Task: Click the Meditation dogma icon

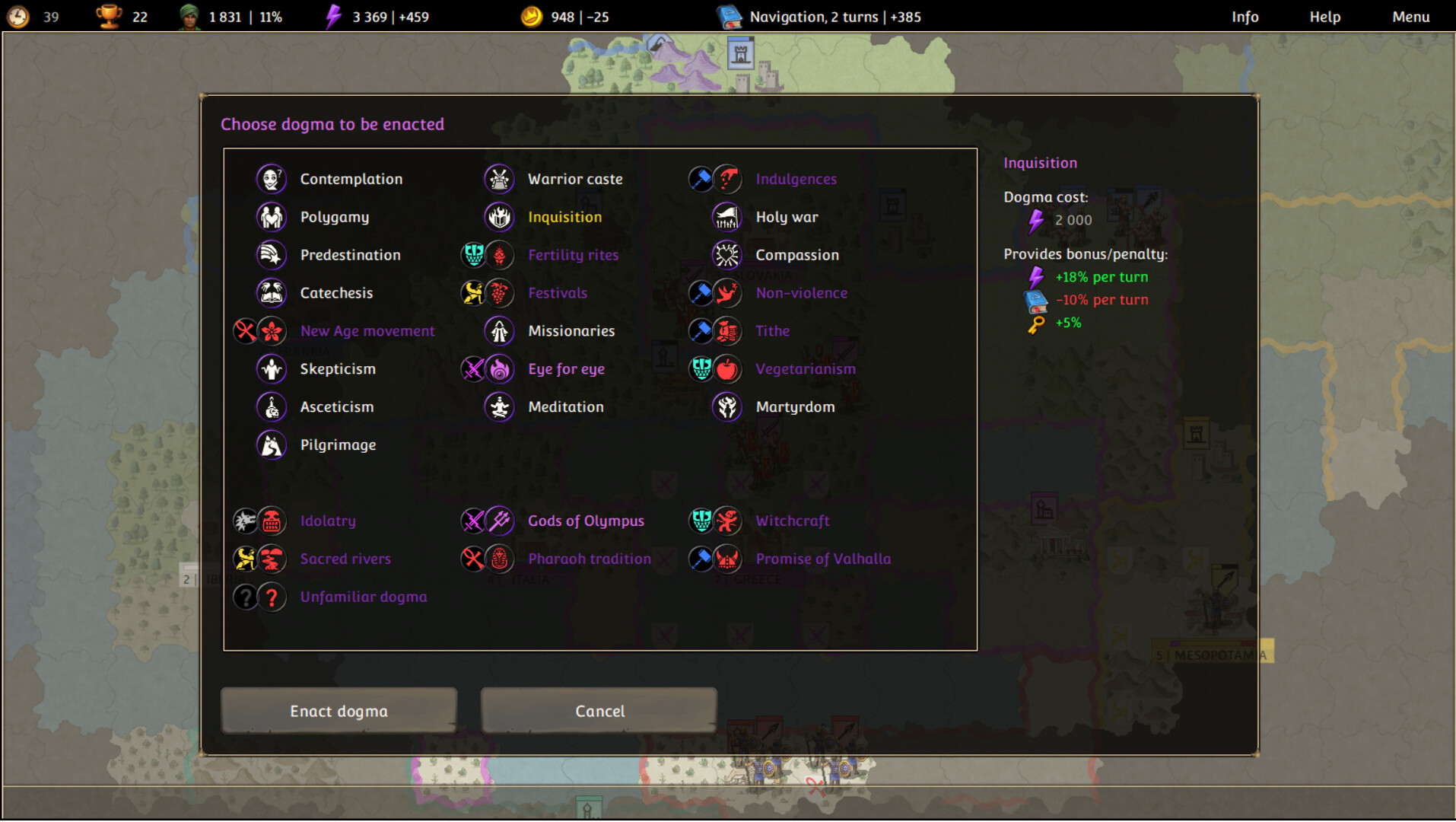Action: point(499,407)
